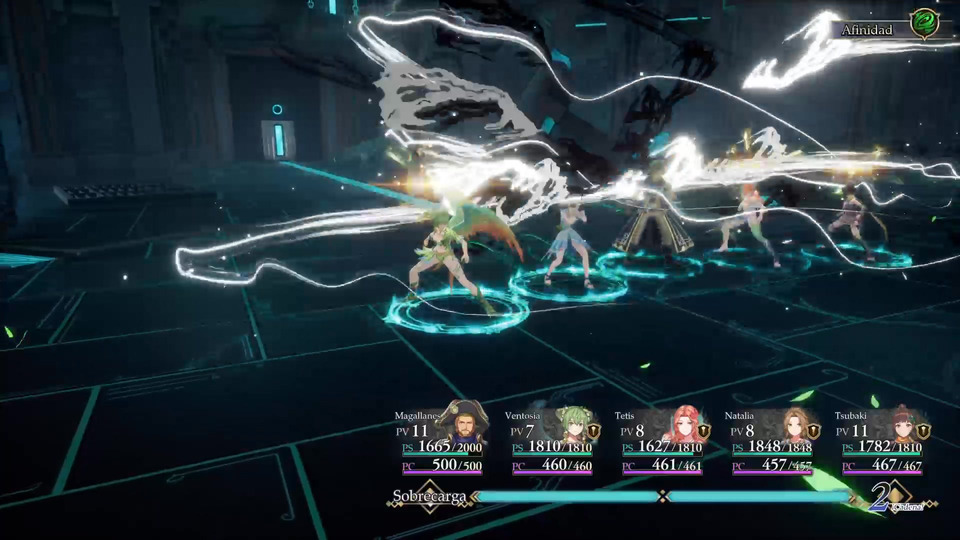The height and width of the screenshot is (540, 960).
Task: Activate the Sobrecarga diamond emblem
Action: pos(429,496)
